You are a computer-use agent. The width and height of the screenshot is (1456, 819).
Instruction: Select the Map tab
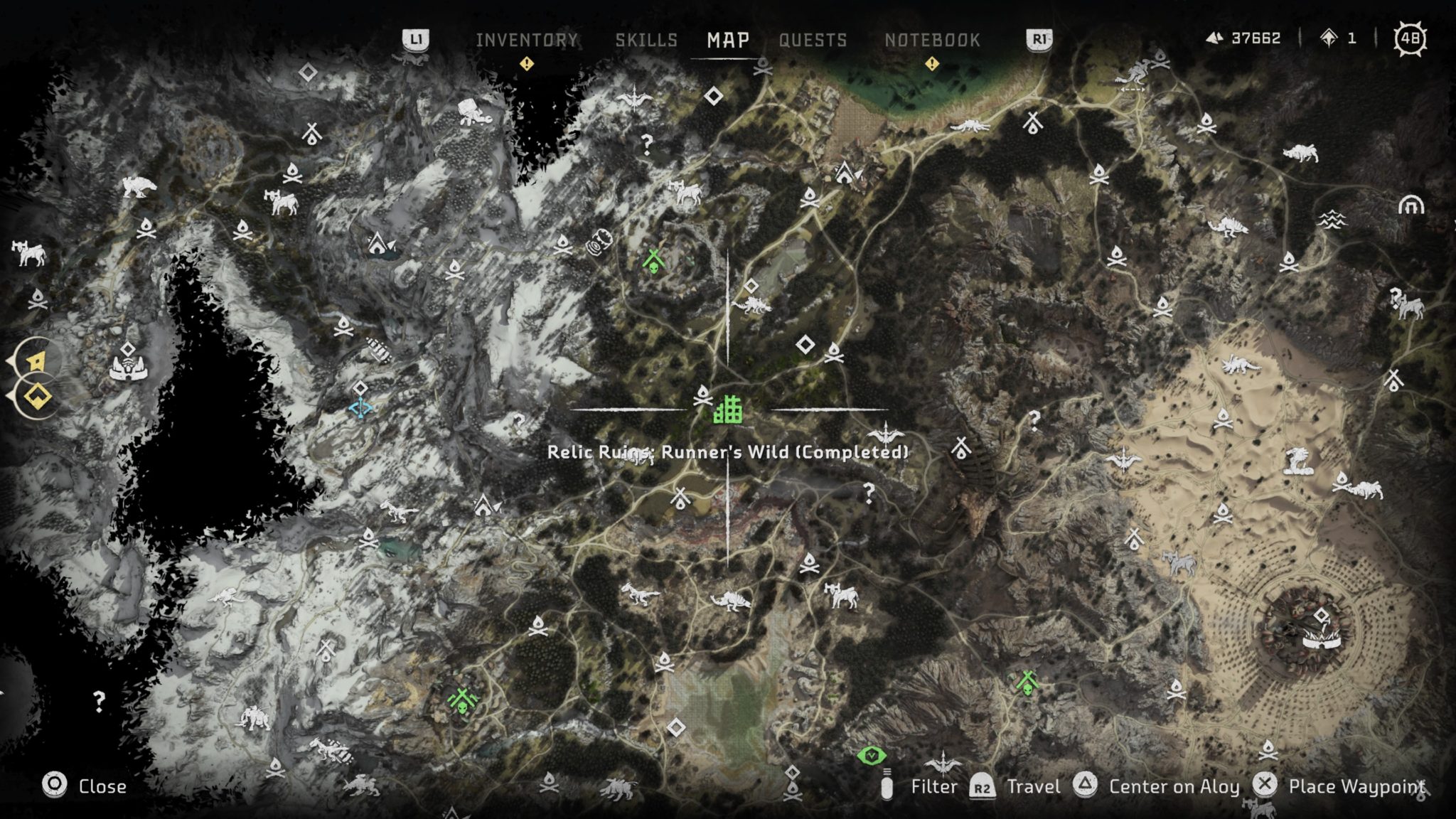pyautogui.click(x=728, y=40)
